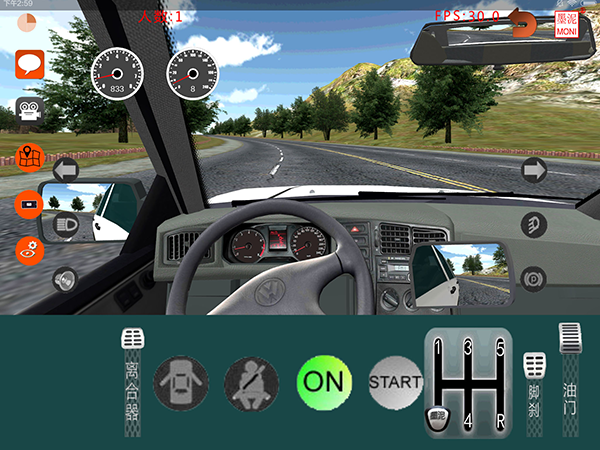This screenshot has width=600, height=450.
Task: Toggle the car doors button
Action: click(x=181, y=381)
